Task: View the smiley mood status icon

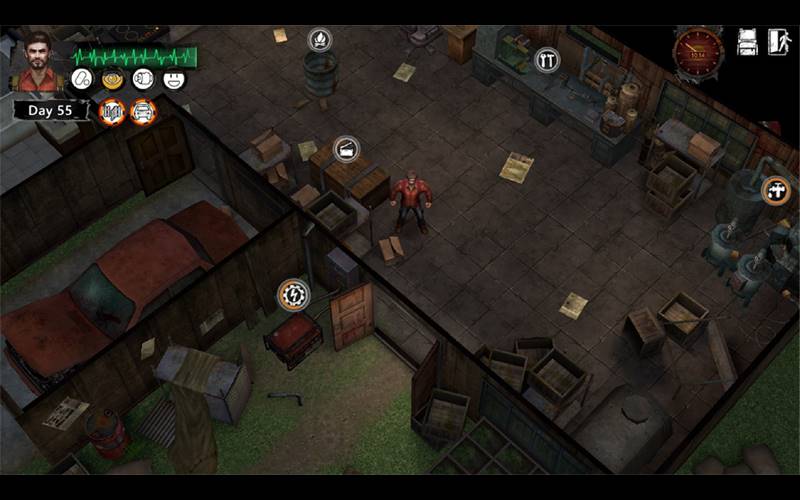Action: pos(175,79)
